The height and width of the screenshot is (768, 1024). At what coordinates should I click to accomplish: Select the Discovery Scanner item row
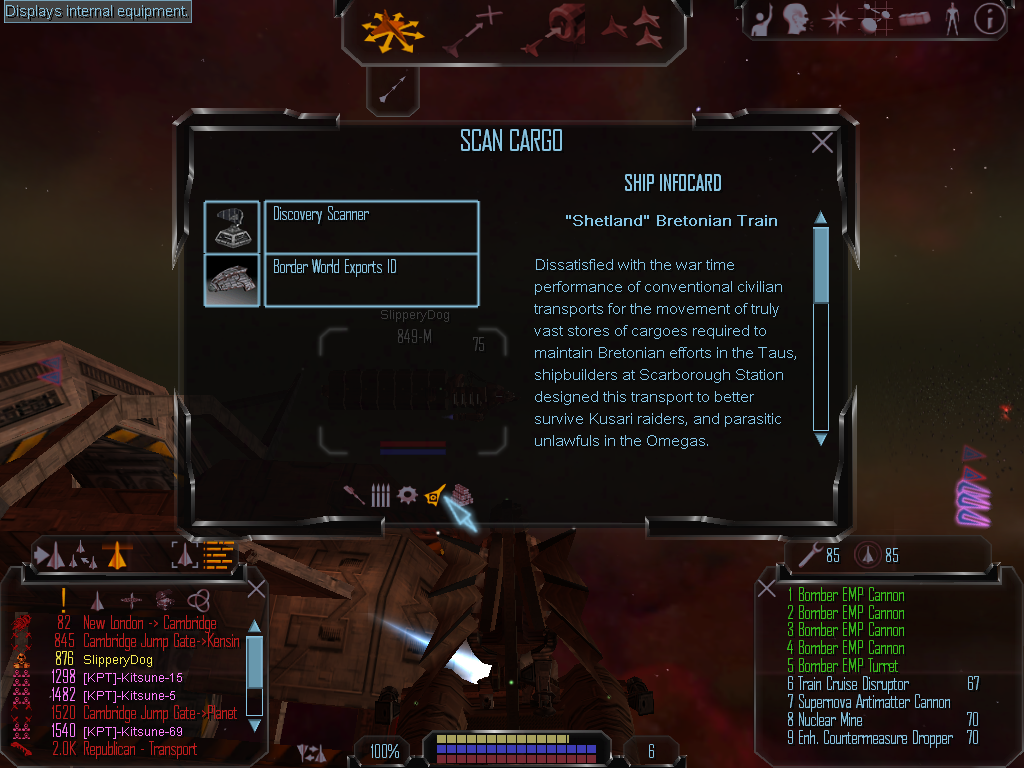coord(371,226)
